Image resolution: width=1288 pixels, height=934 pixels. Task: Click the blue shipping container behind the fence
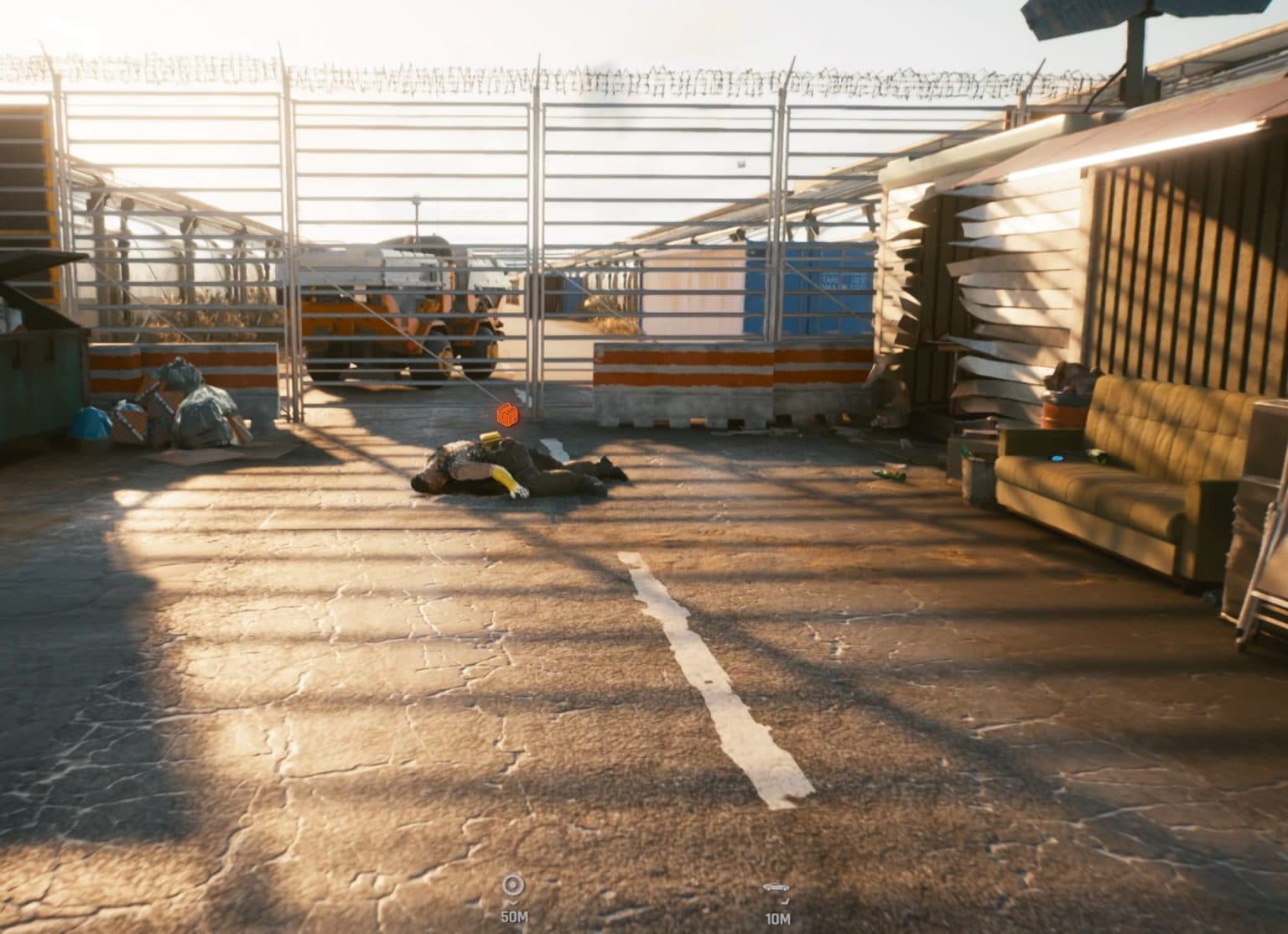[x=809, y=289]
